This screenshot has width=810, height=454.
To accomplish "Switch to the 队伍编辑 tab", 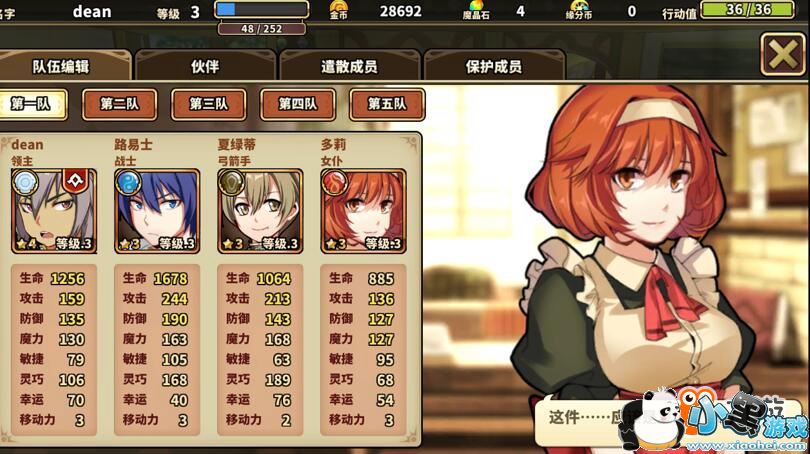I will (x=61, y=66).
